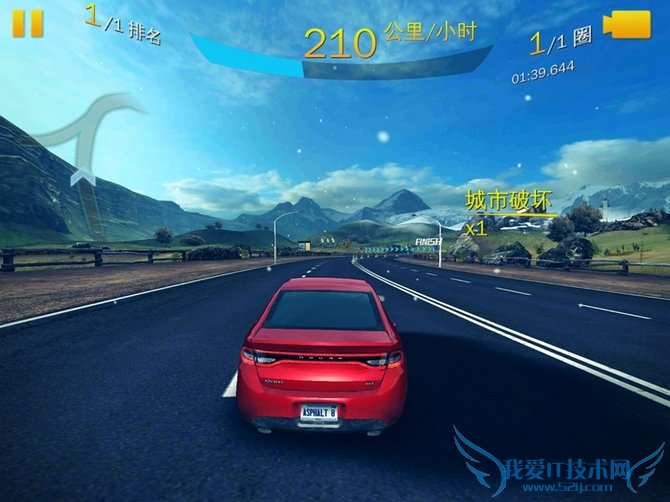The height and width of the screenshot is (502, 670).
Task: Pause the race with the pause button
Action: [28, 23]
